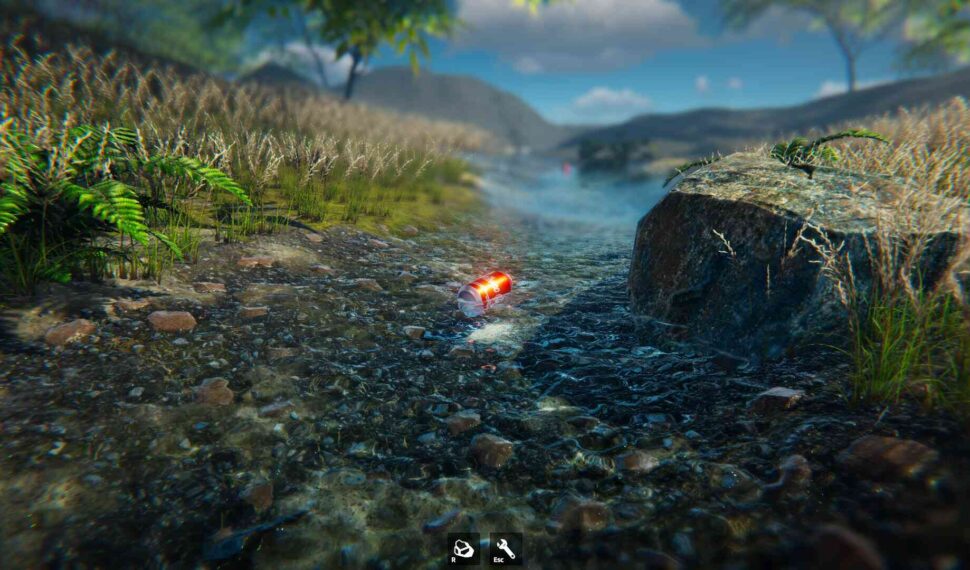
Task: Click the VR headset icon button
Action: (x=462, y=548)
